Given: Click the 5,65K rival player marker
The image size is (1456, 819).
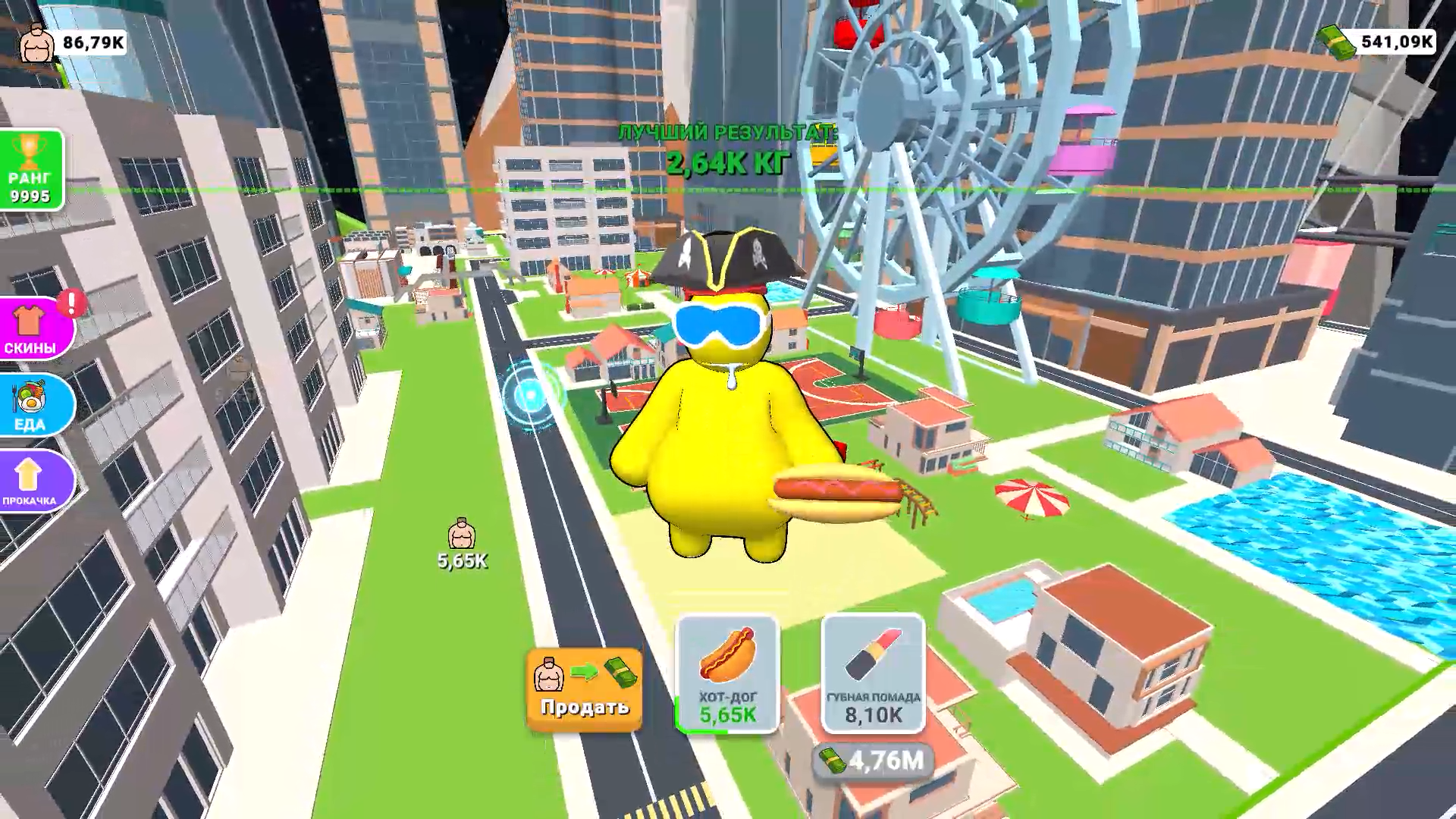Looking at the screenshot, I should click(x=460, y=535).
